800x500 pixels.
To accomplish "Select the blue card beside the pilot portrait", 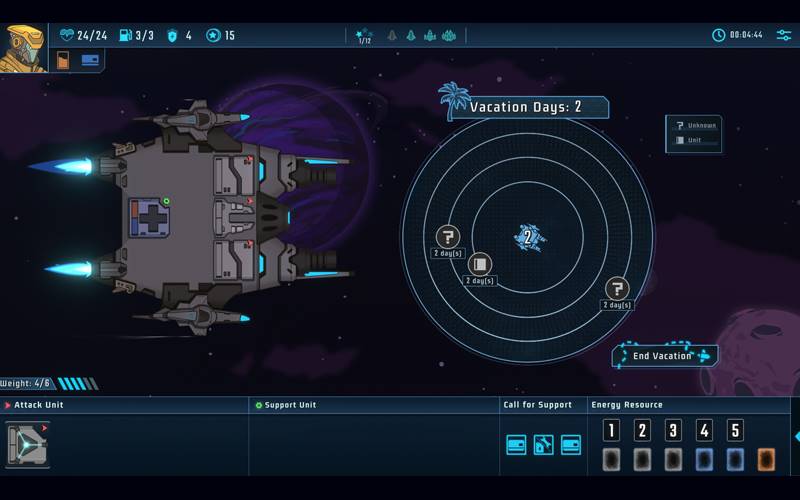I will pyautogui.click(x=90, y=59).
